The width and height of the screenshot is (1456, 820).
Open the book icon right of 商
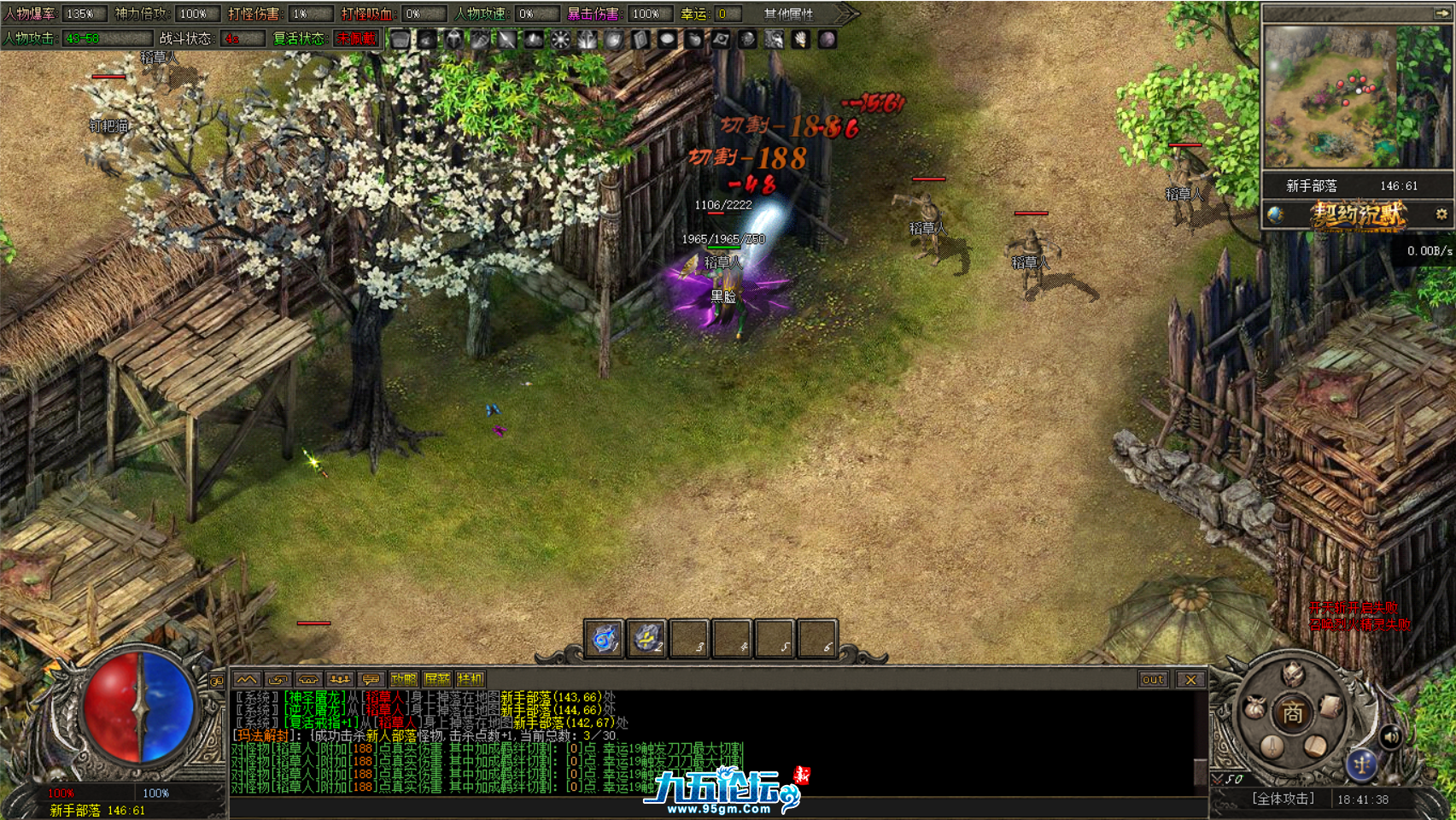[1329, 706]
